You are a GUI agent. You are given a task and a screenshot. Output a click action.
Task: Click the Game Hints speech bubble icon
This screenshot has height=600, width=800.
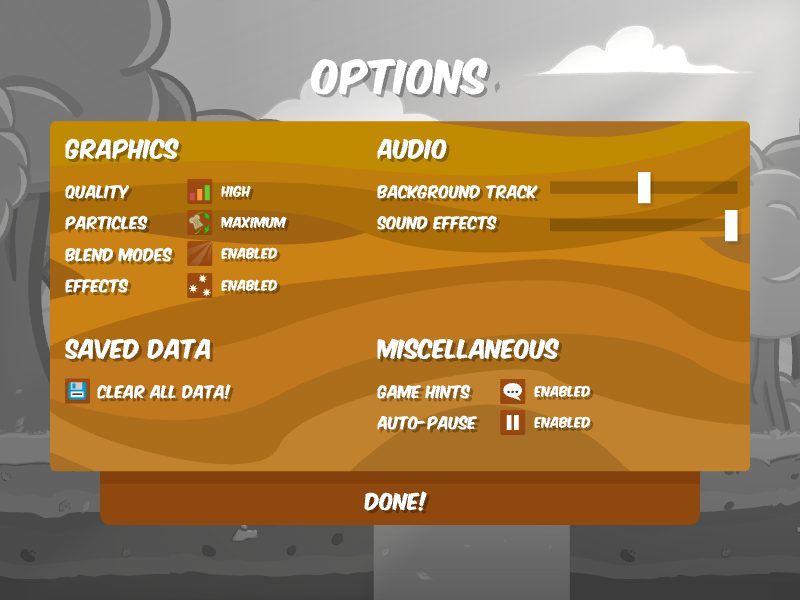point(513,392)
